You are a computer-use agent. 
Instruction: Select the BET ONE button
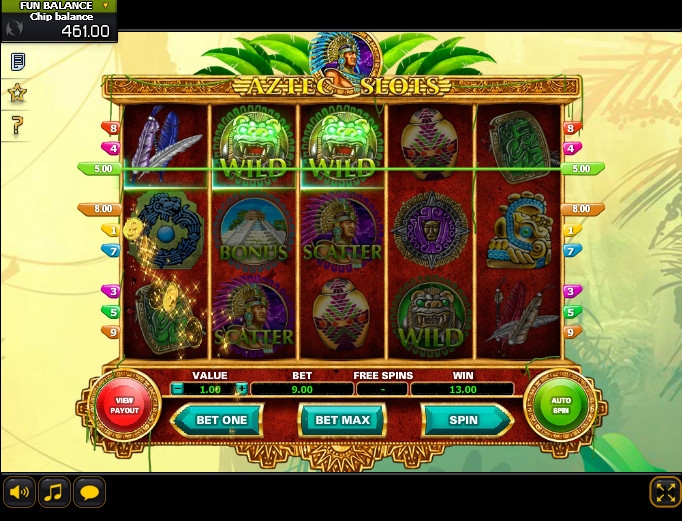pos(221,420)
